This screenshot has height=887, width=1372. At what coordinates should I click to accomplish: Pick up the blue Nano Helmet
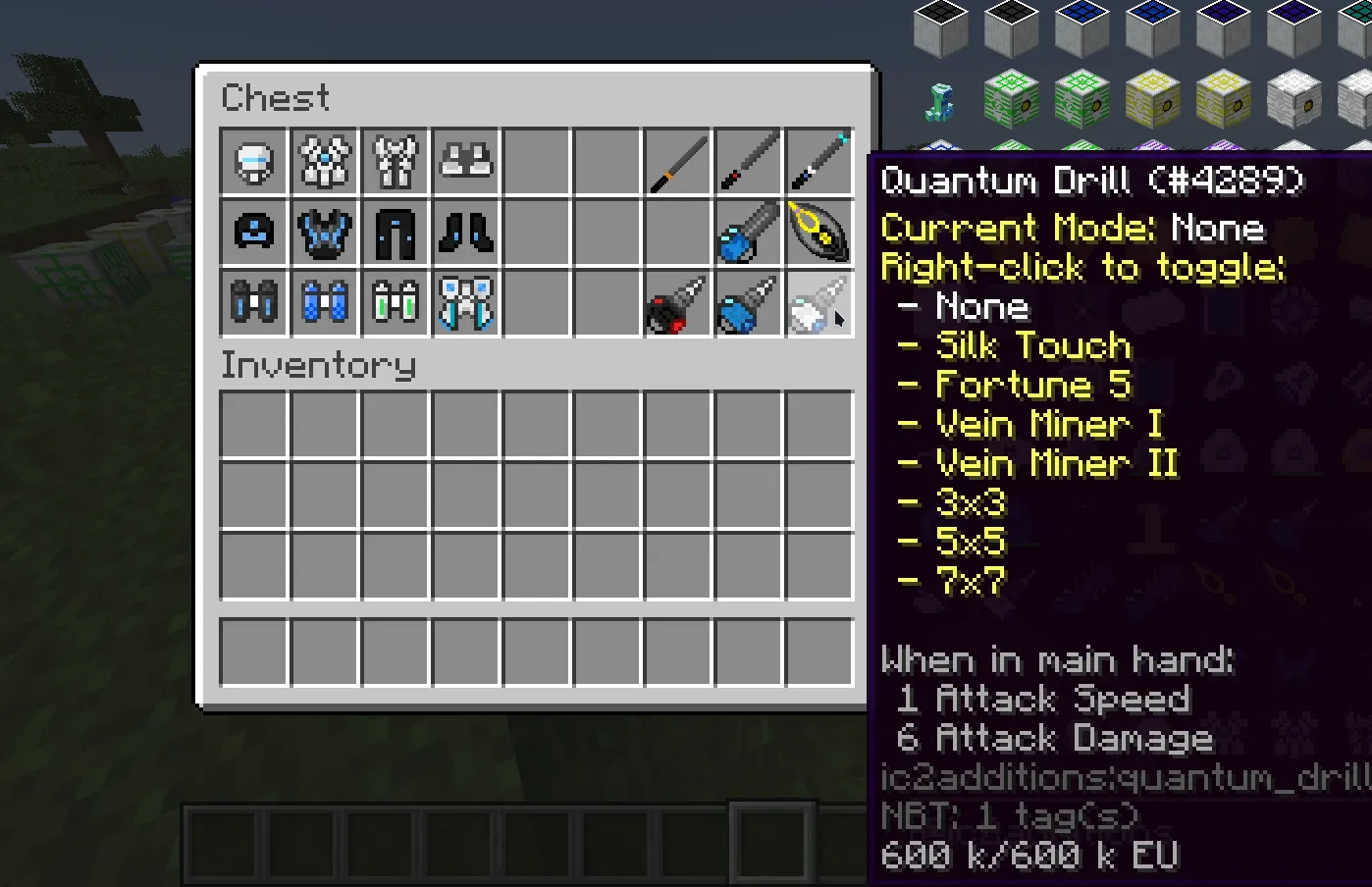click(x=253, y=232)
